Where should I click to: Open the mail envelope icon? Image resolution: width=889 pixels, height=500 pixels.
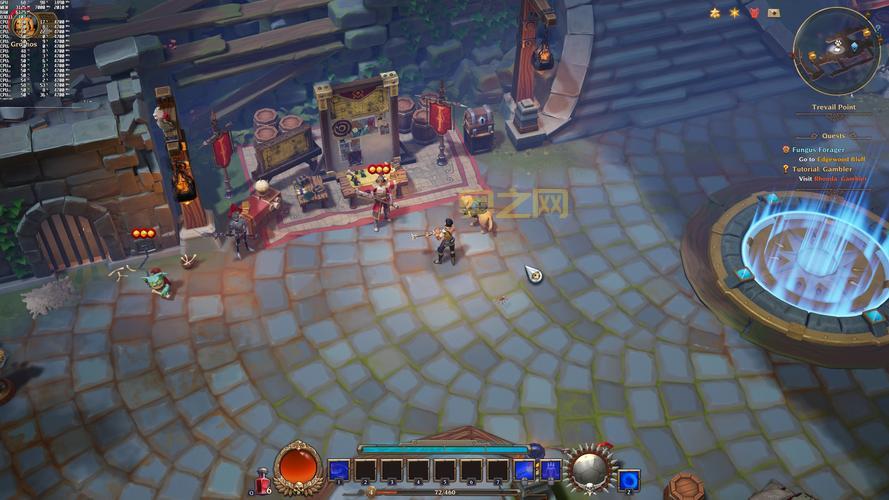coord(774,13)
